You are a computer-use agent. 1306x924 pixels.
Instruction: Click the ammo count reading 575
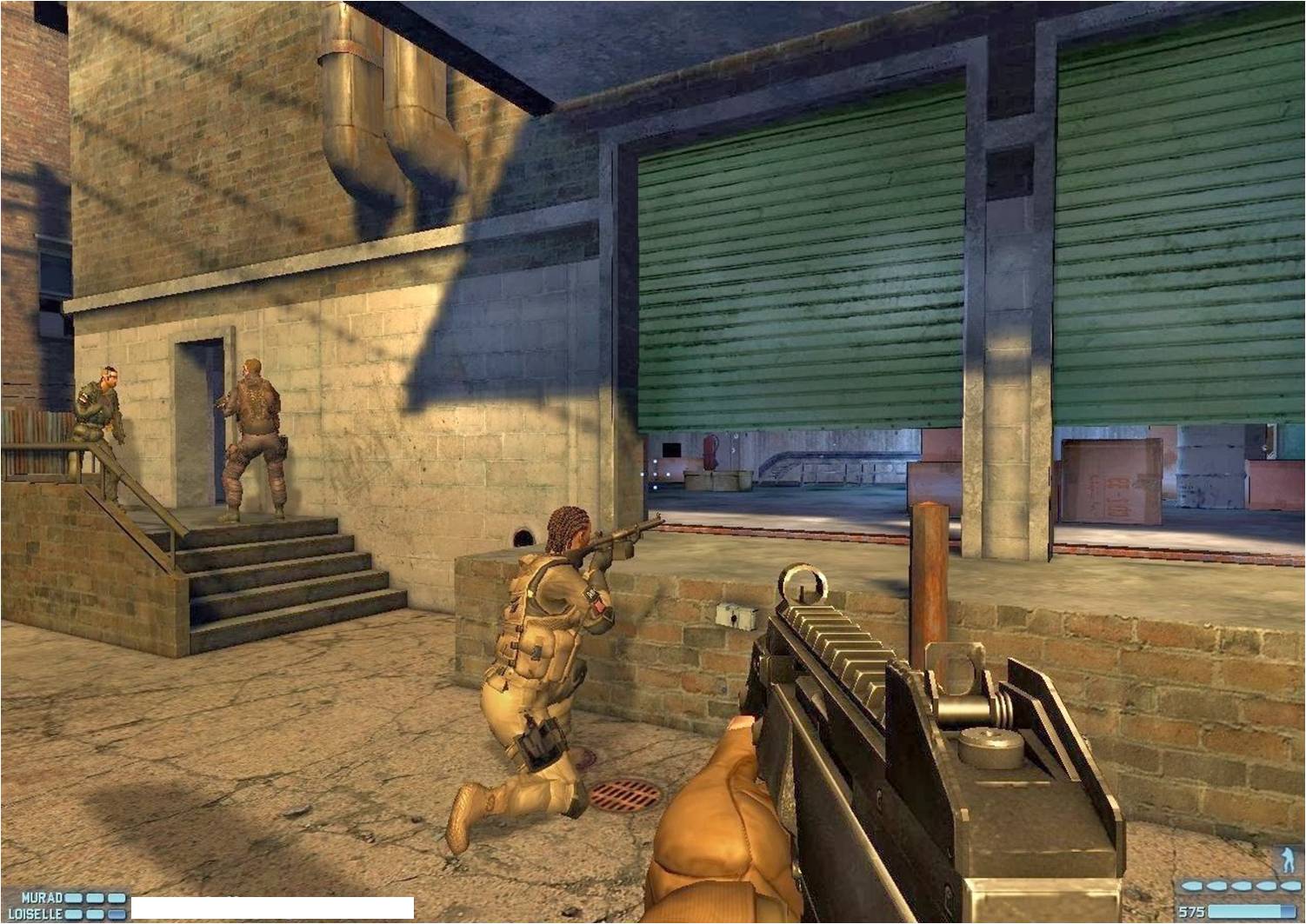pyautogui.click(x=1191, y=909)
